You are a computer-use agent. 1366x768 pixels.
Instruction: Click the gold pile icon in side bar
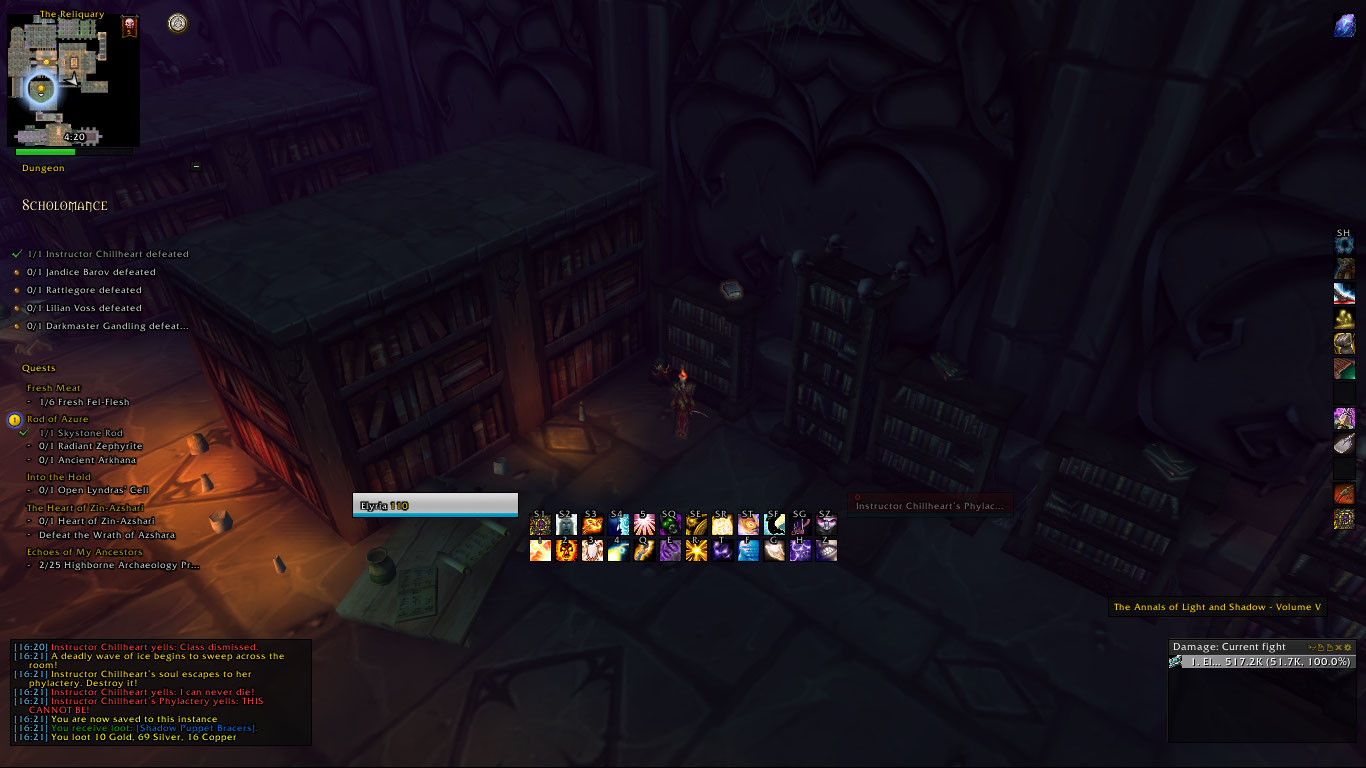(x=1344, y=319)
